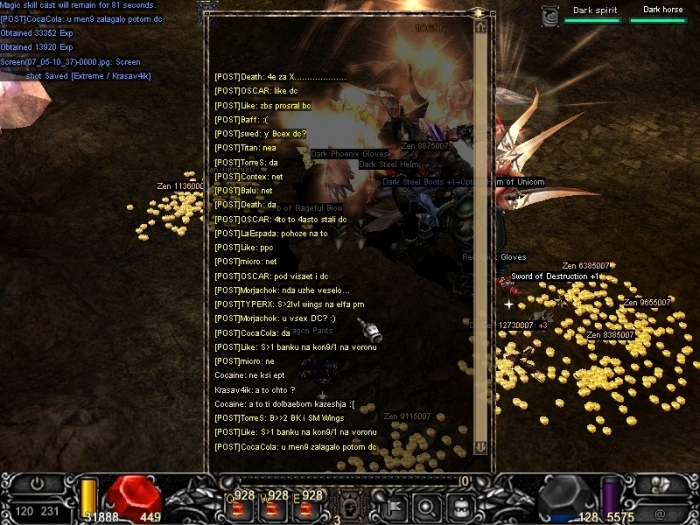Select the Q hotkey potion slot
The height and width of the screenshot is (525, 700).
[x=237, y=505]
